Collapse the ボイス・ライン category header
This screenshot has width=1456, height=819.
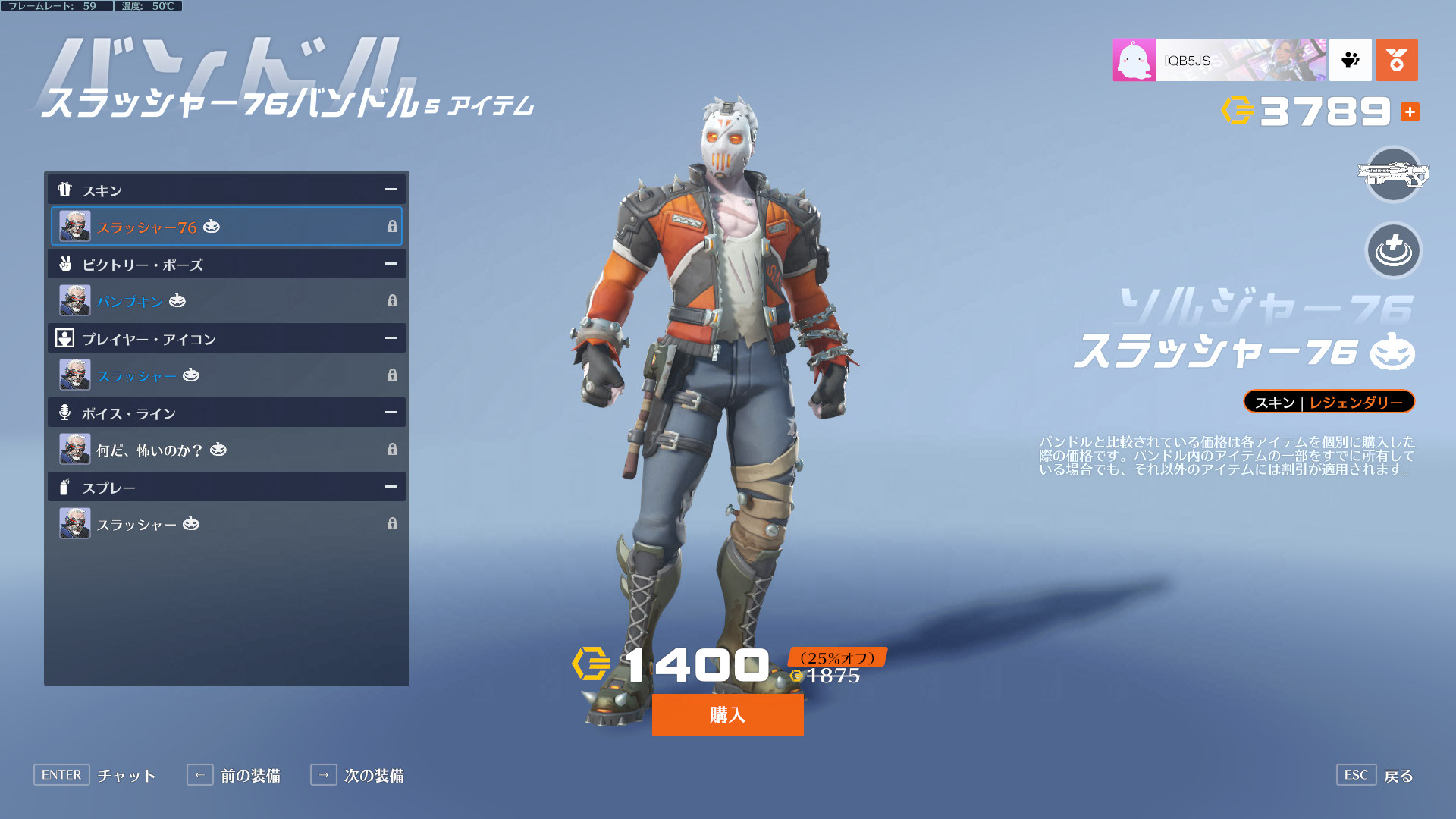(391, 413)
